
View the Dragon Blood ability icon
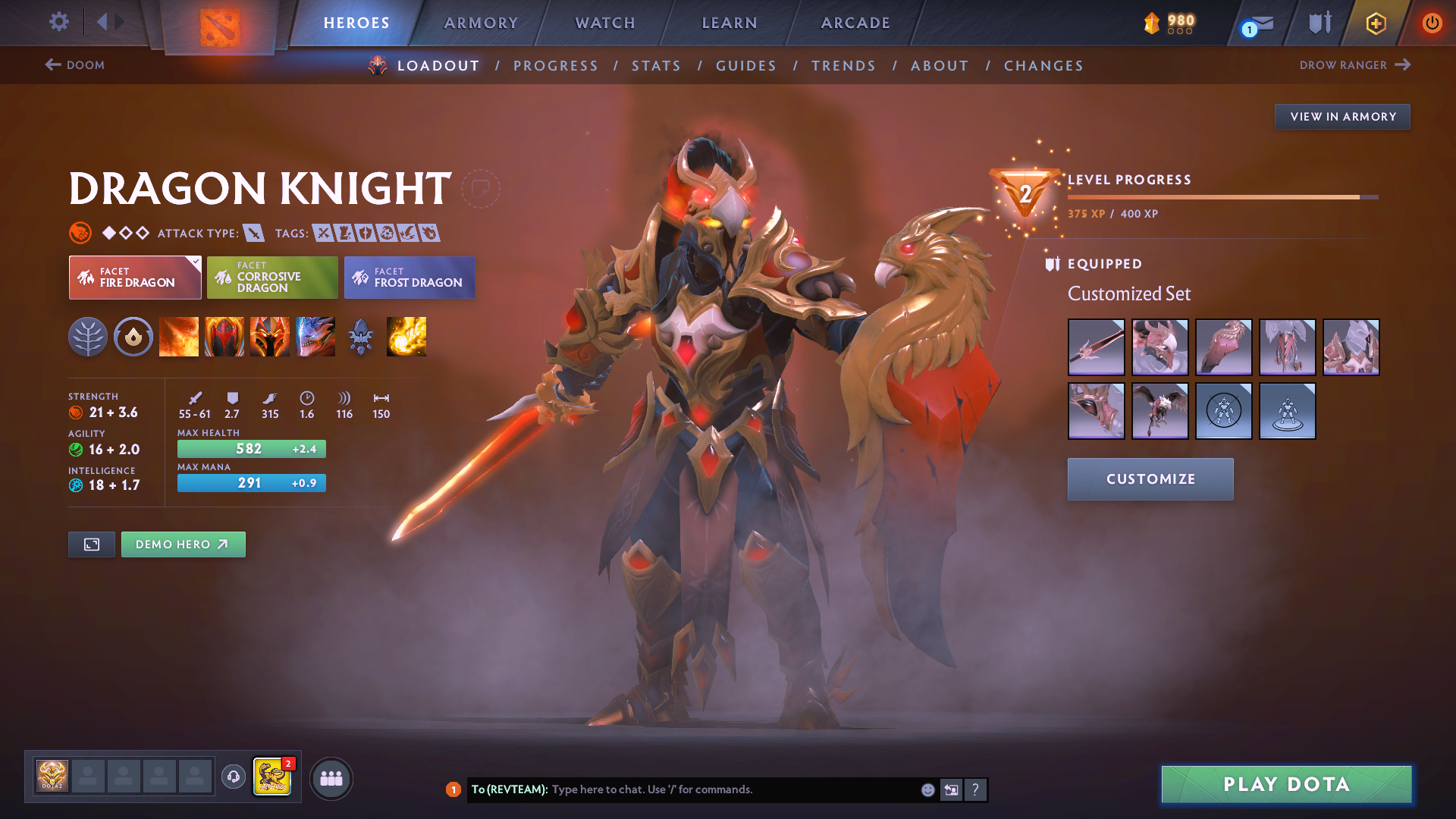[x=224, y=337]
